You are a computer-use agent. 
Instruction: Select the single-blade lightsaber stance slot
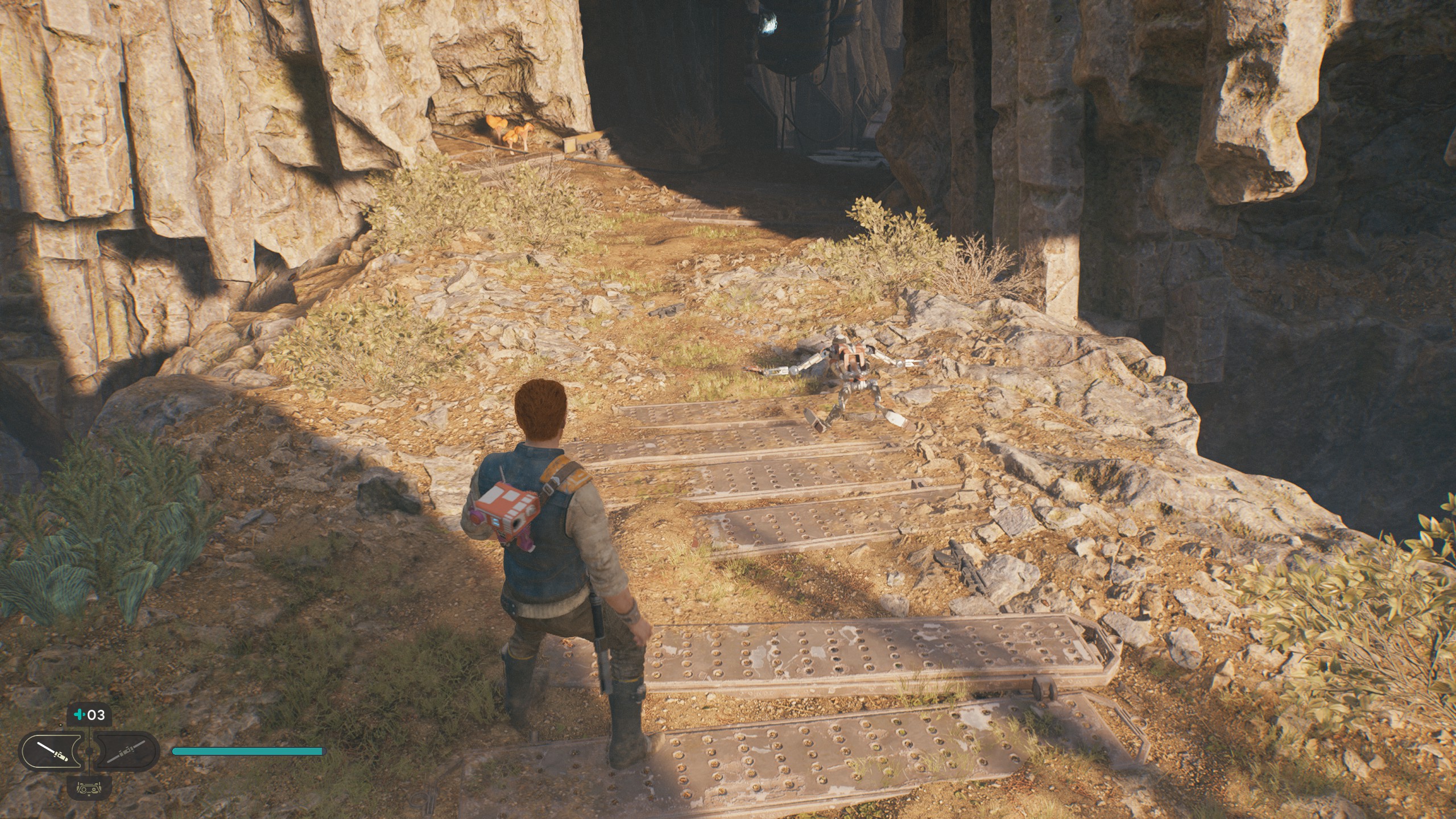[52, 751]
